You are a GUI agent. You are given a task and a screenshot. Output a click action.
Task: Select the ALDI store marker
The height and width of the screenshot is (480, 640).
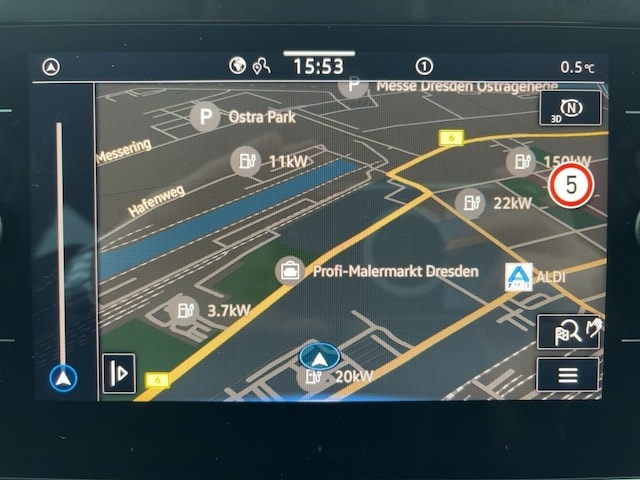pos(519,277)
